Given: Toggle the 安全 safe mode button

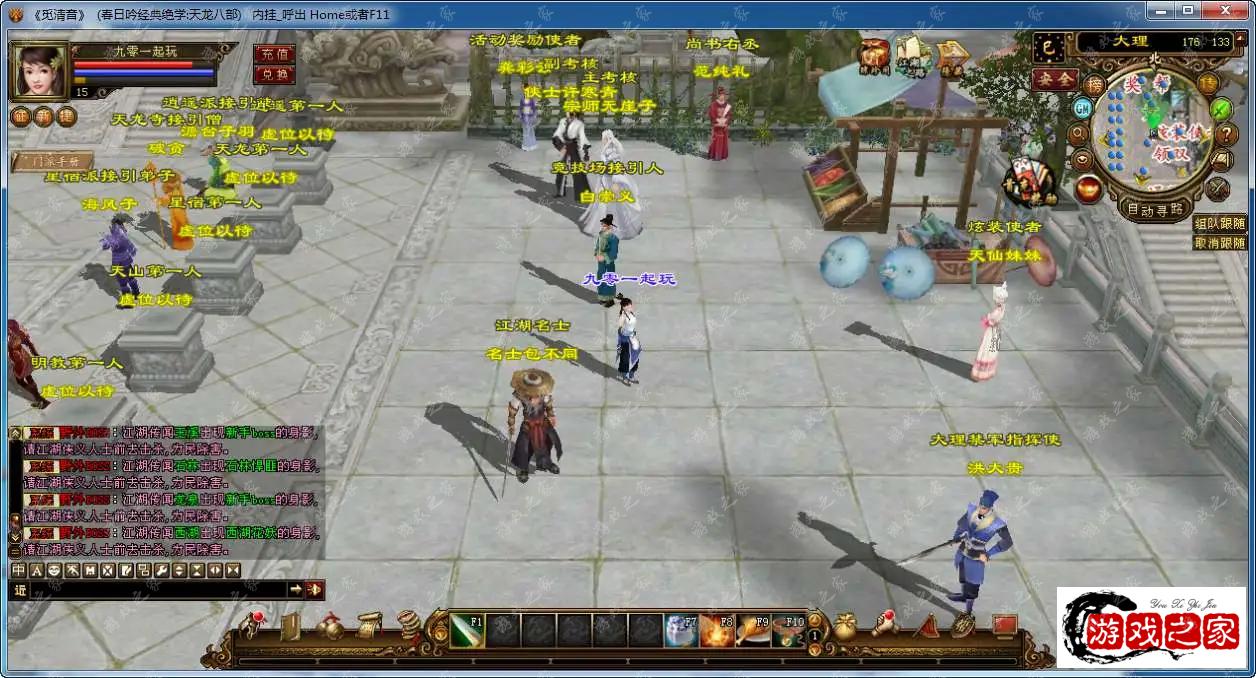Looking at the screenshot, I should [x=1055, y=78].
